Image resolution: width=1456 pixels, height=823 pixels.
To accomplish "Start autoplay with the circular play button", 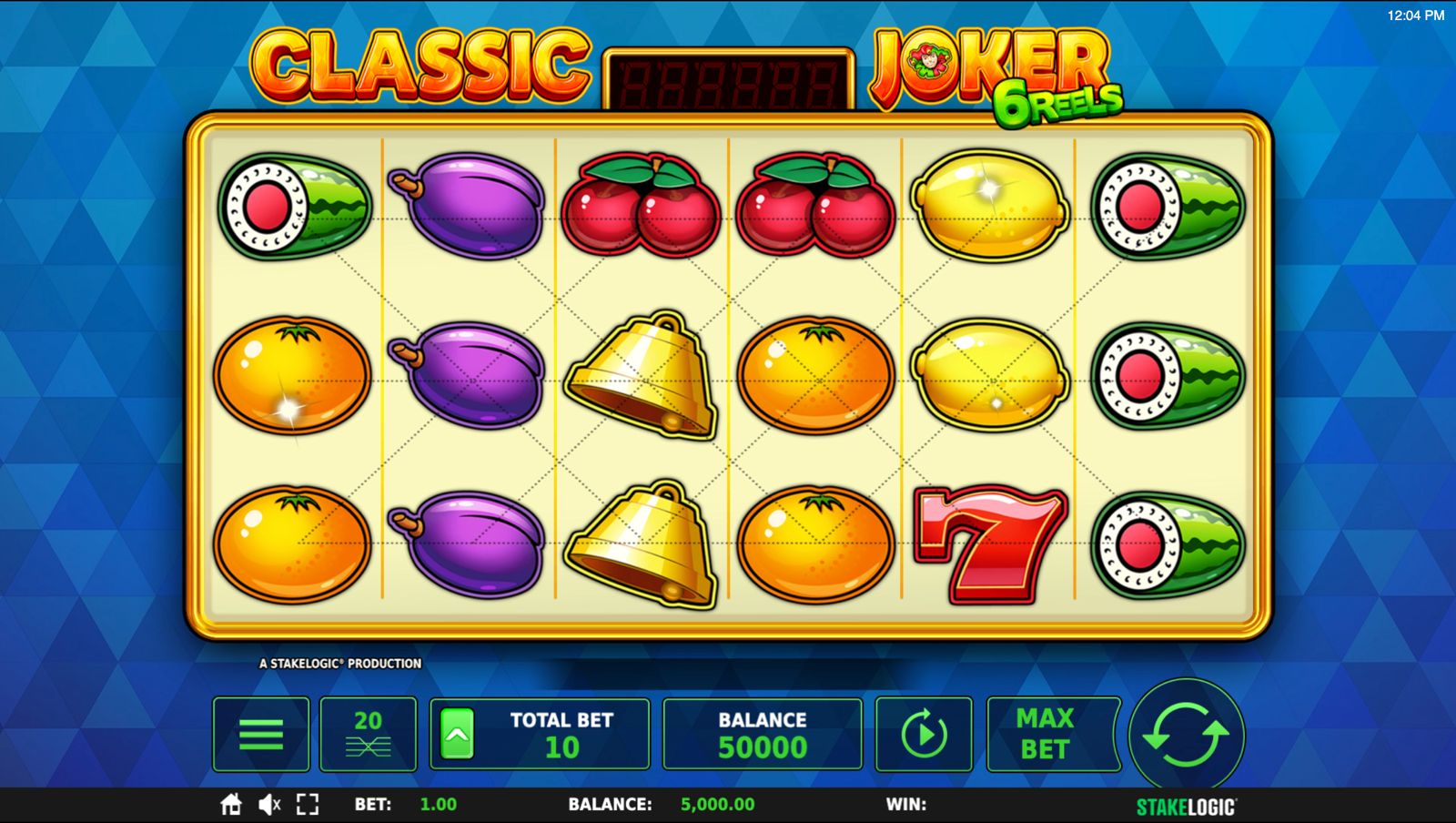I will [x=924, y=734].
